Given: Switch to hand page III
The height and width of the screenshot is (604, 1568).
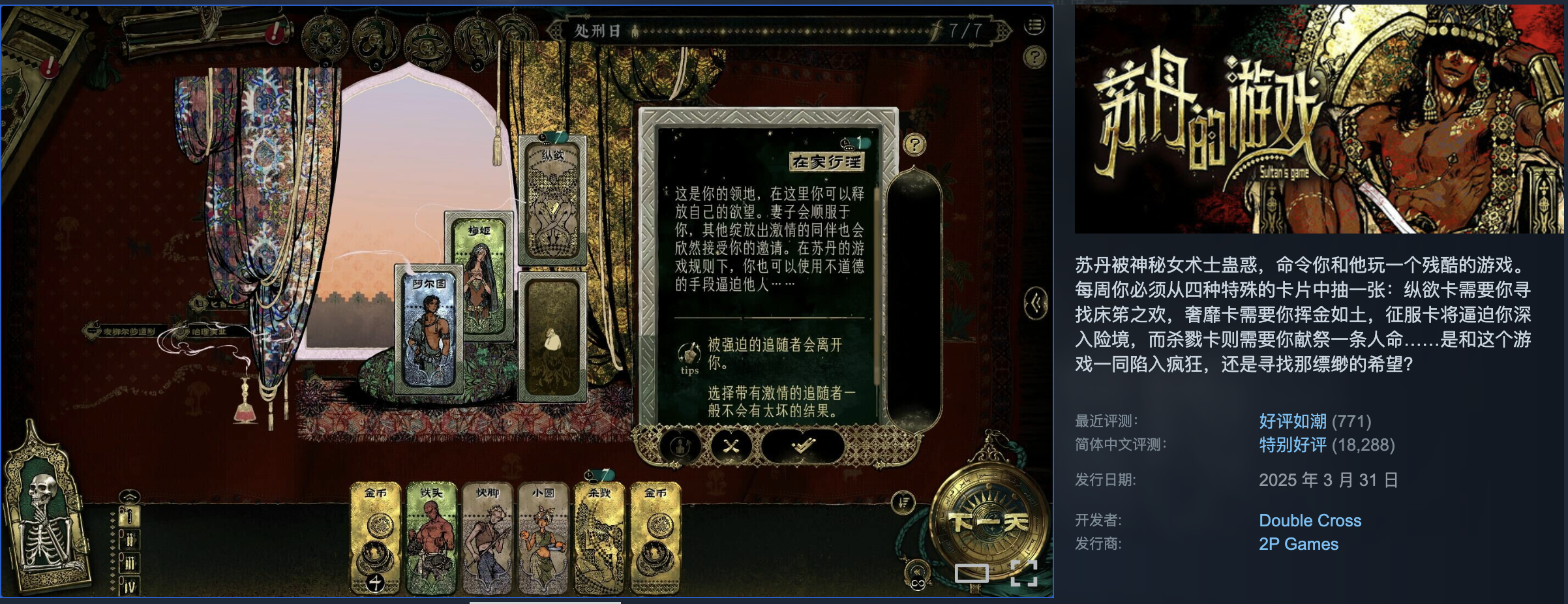Looking at the screenshot, I should point(129,564).
